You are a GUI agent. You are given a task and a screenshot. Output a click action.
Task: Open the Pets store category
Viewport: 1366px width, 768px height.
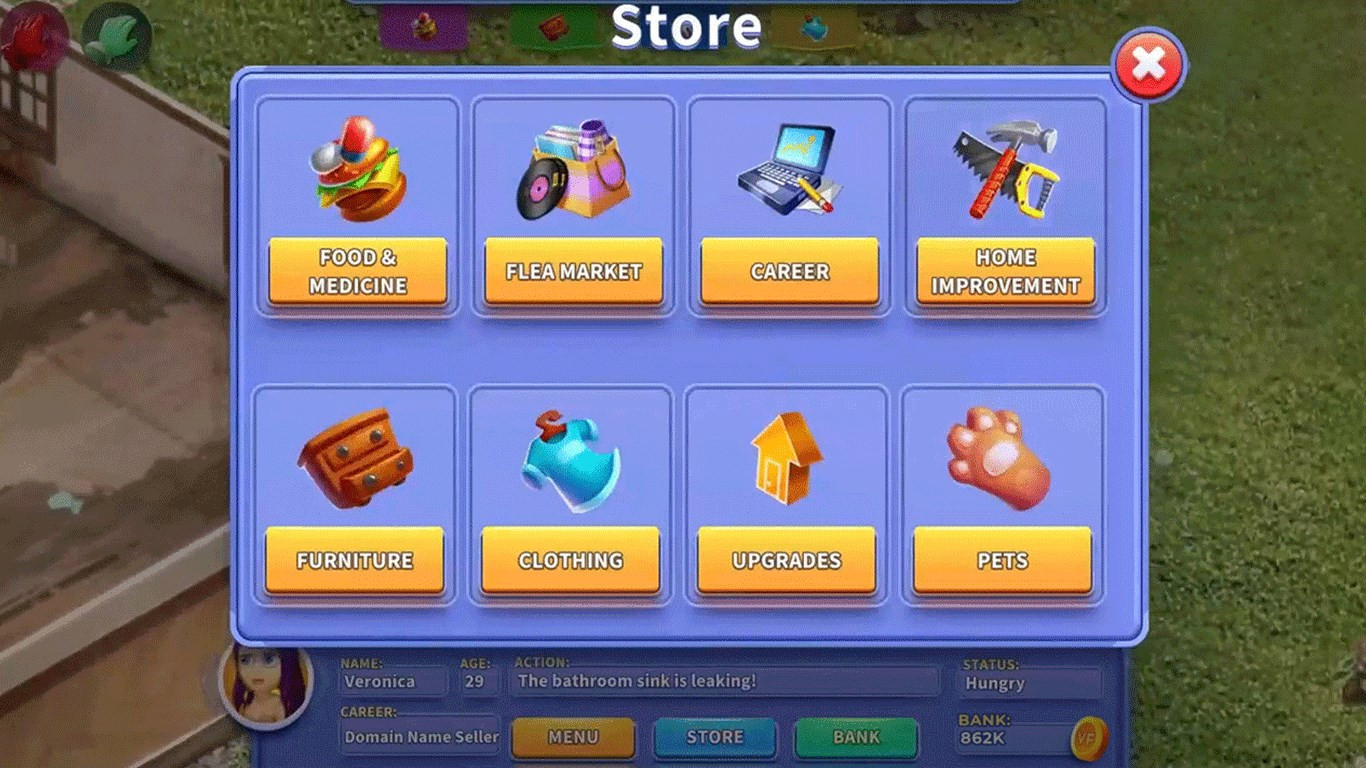pos(1002,560)
